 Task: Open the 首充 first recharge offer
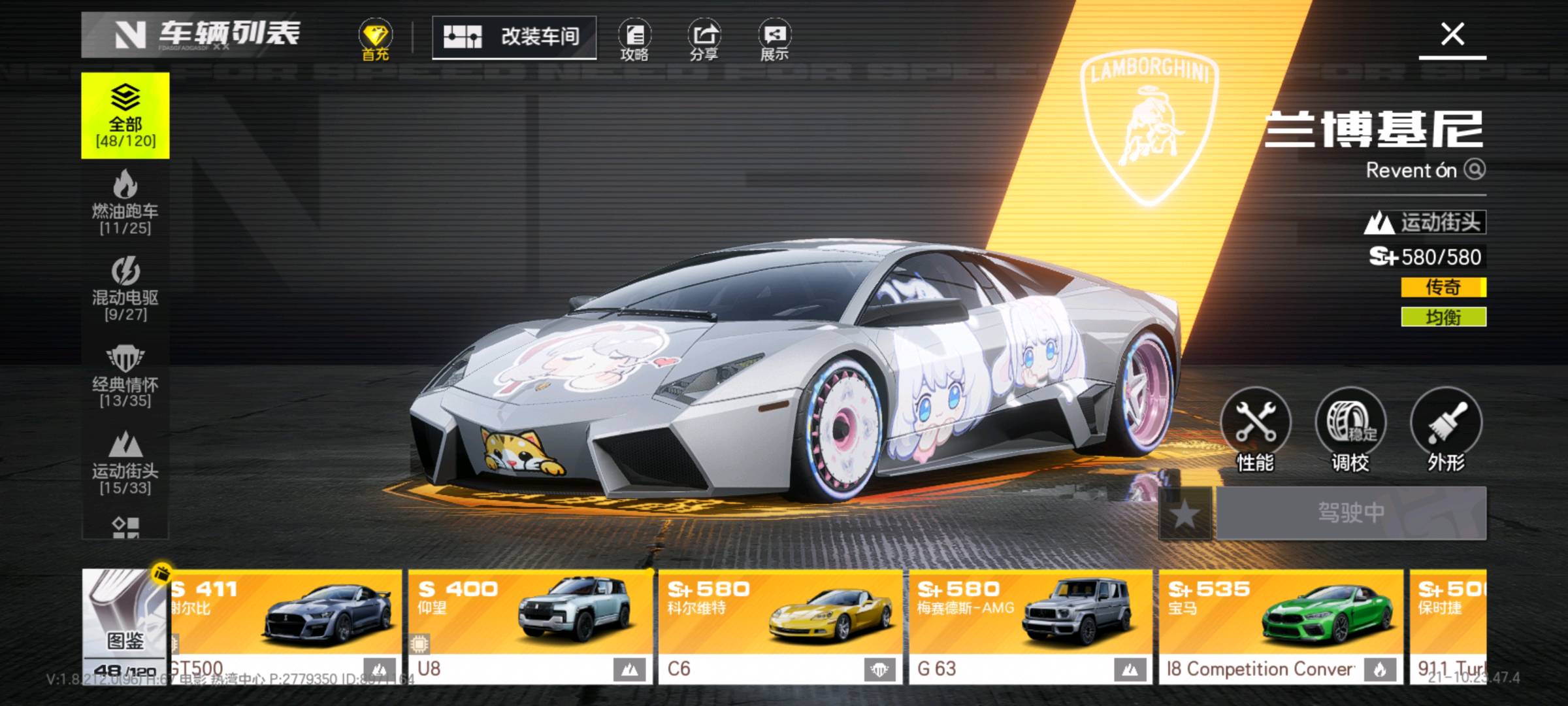[x=375, y=41]
